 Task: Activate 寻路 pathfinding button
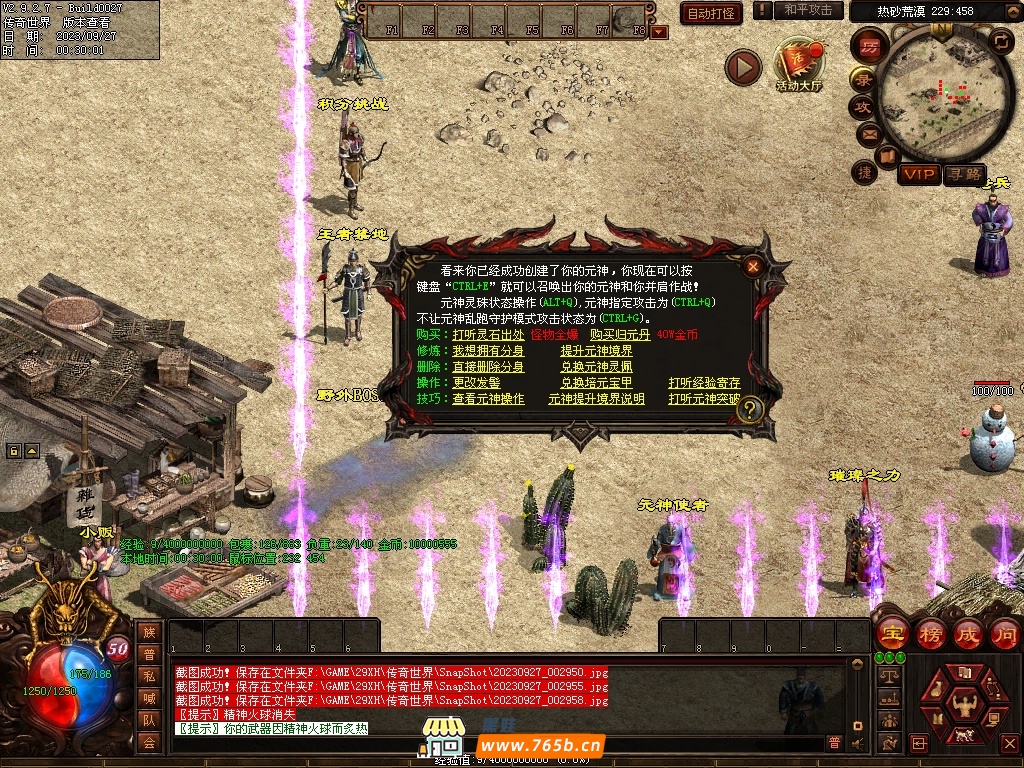pos(965,174)
